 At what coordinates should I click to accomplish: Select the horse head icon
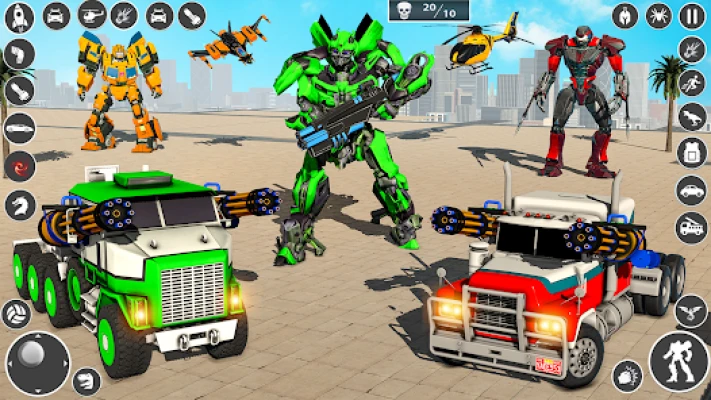click(x=20, y=205)
